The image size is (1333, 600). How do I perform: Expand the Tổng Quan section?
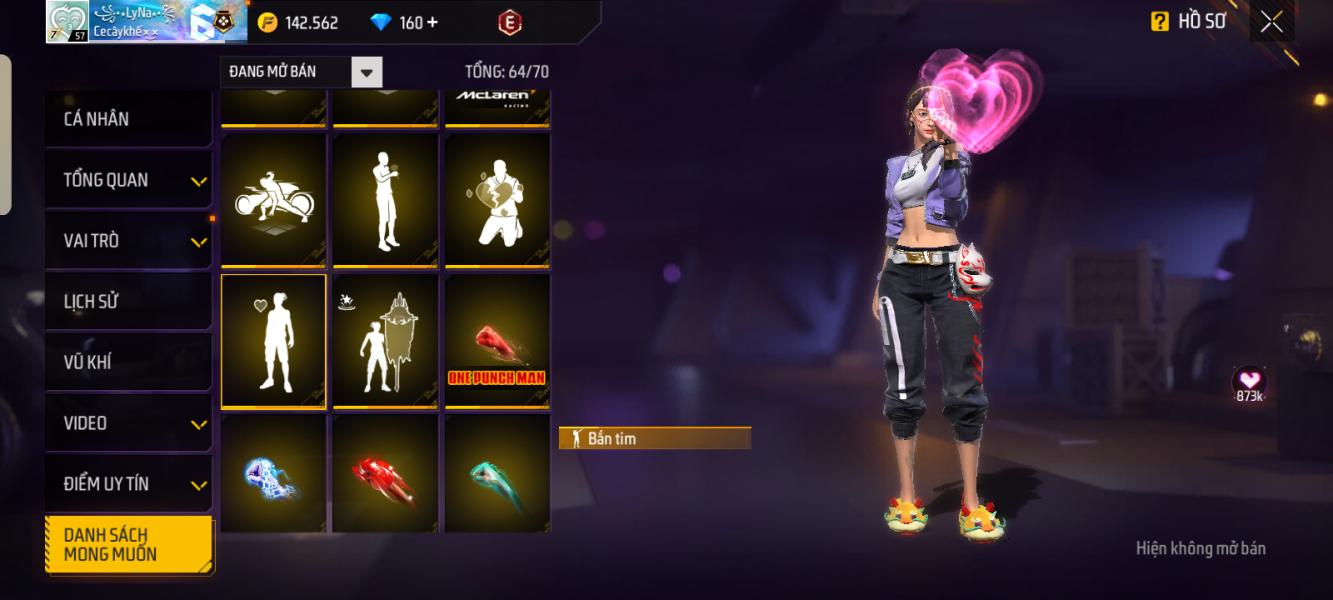click(127, 180)
